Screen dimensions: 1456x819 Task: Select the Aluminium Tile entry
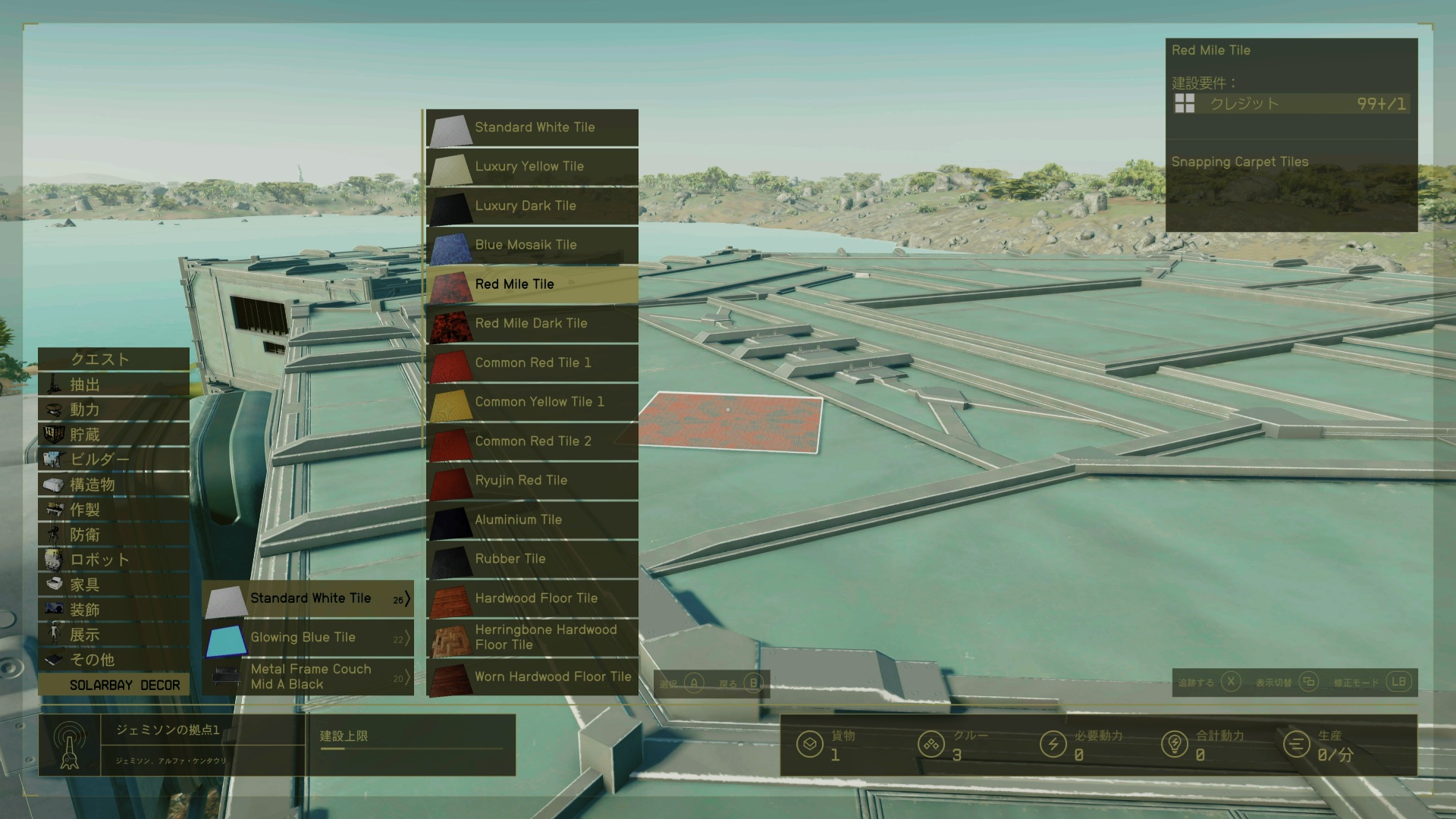pyautogui.click(x=532, y=520)
